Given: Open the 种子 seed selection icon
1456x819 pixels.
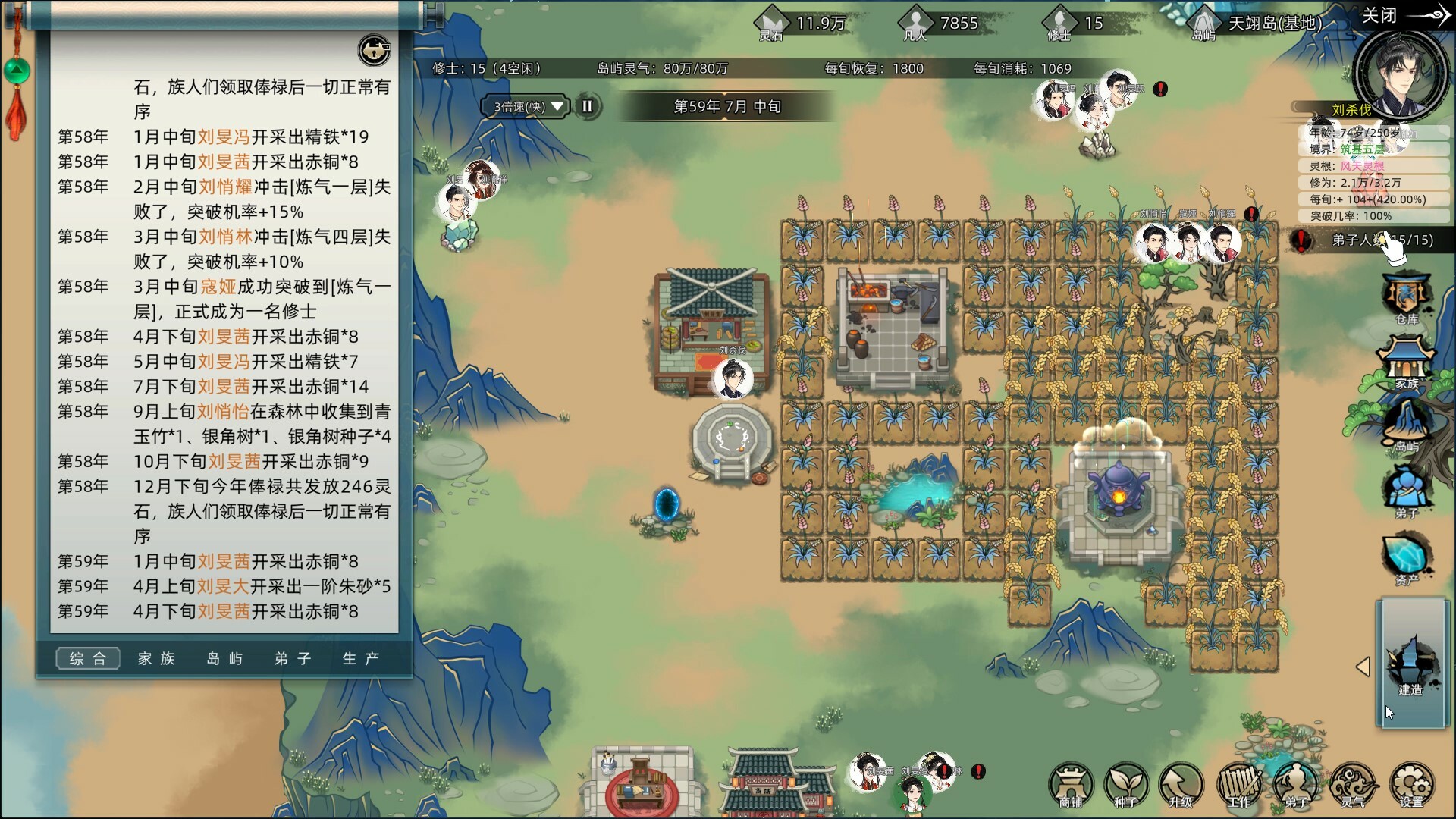Looking at the screenshot, I should click(x=1126, y=785).
